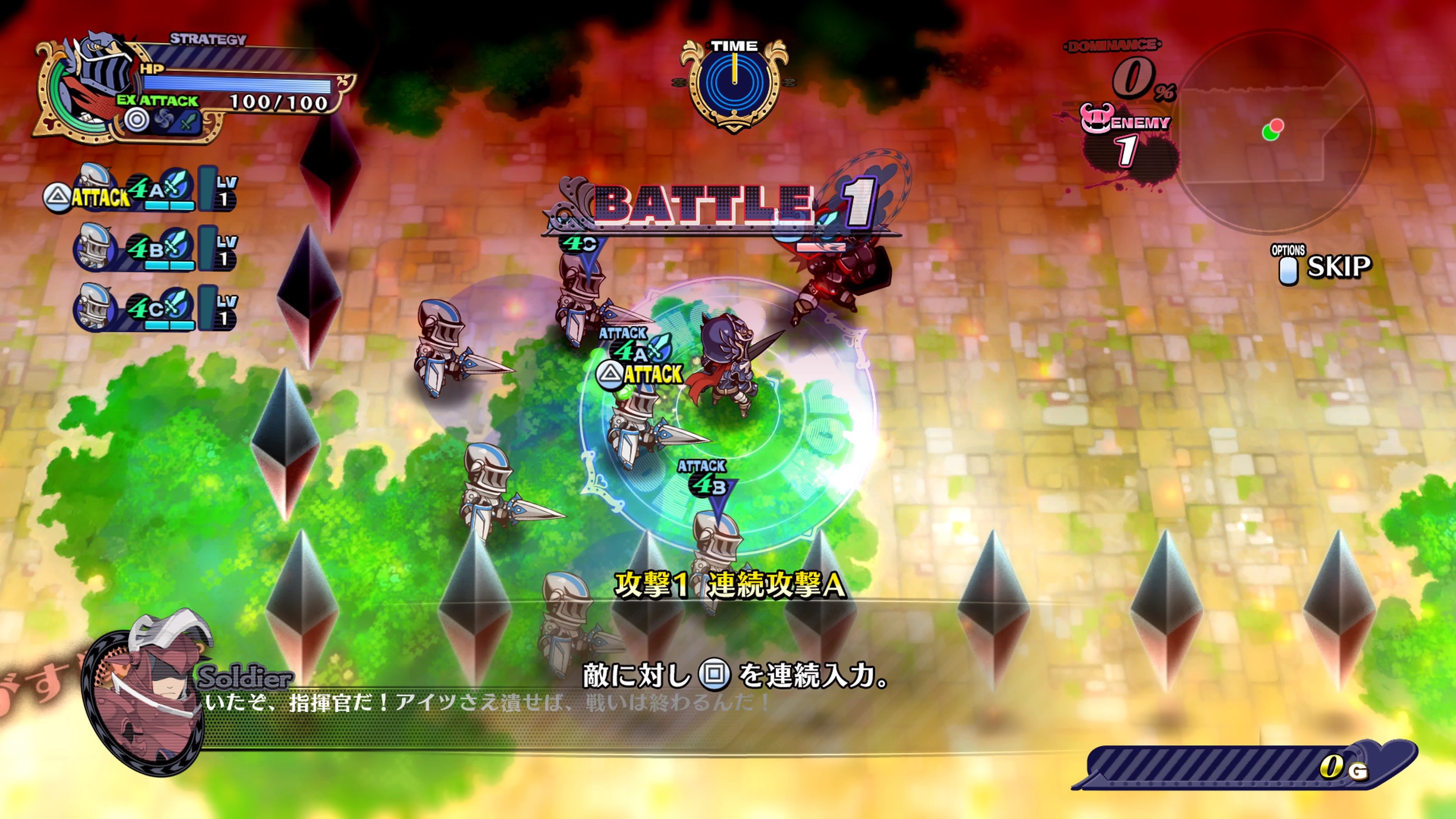
Task: Select the EX Attack target ring icon
Action: coord(136,120)
